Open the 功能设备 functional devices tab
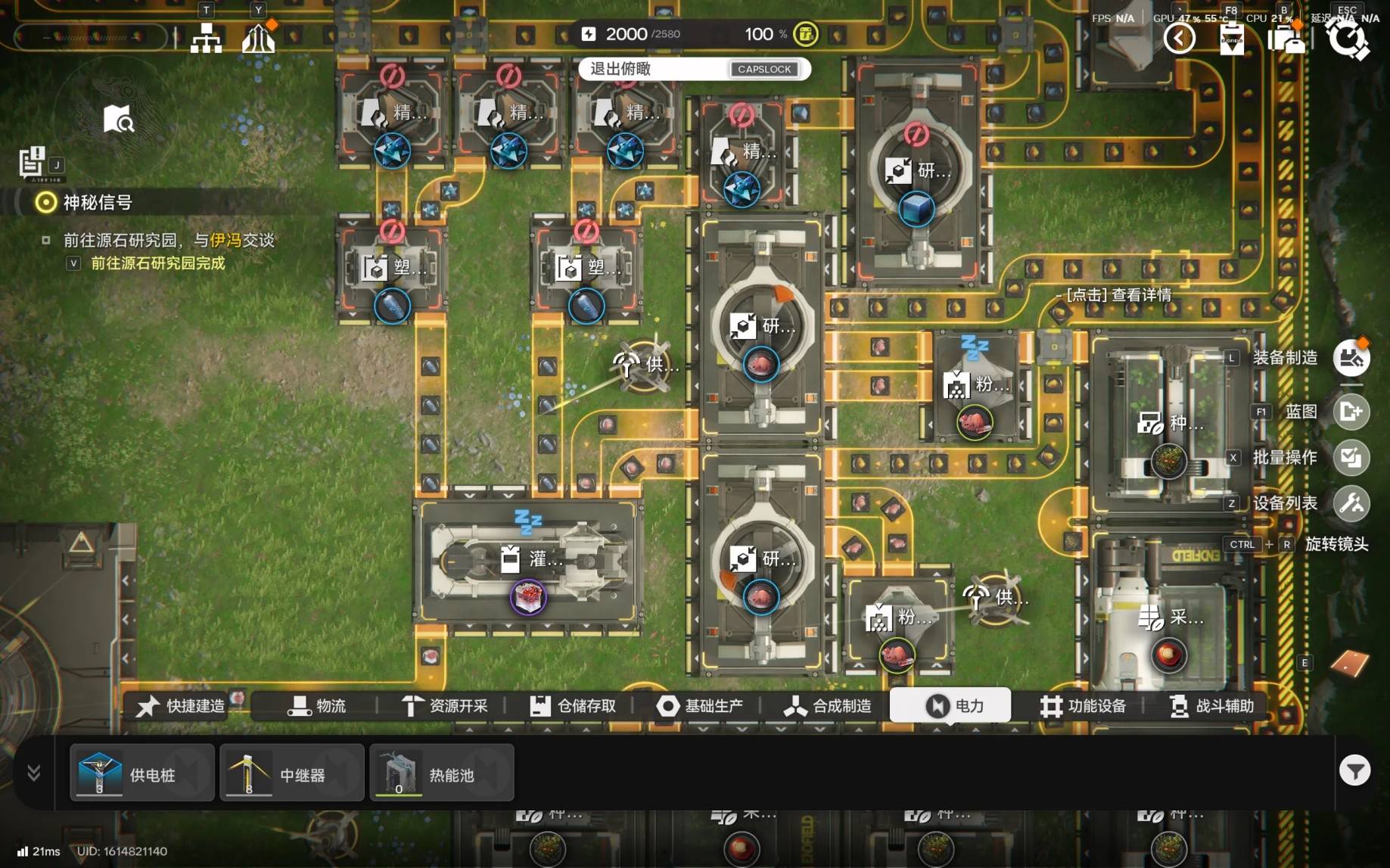The height and width of the screenshot is (868, 1390). pyautogui.click(x=1083, y=706)
